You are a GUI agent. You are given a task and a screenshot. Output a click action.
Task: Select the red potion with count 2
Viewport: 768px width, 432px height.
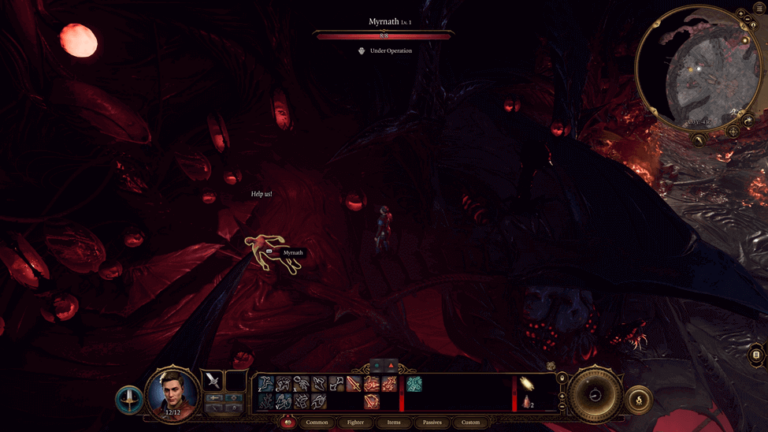click(x=527, y=401)
